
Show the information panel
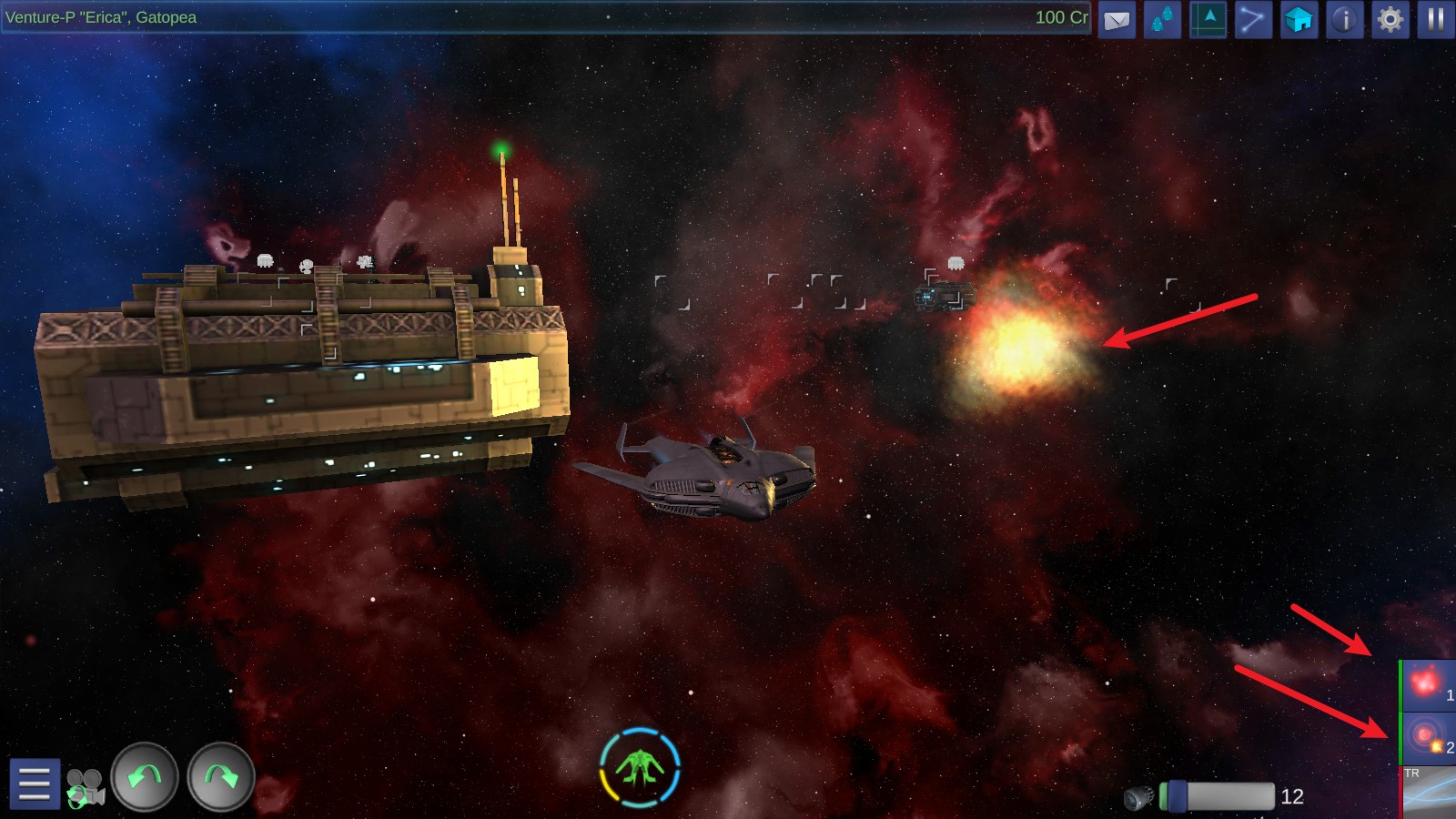[1344, 20]
